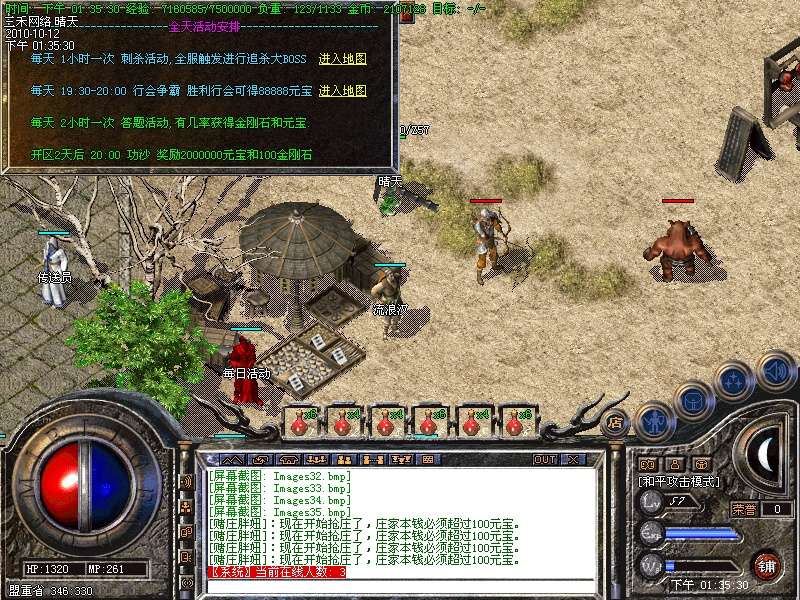The height and width of the screenshot is (600, 800).
Task: Open the skills round button with star dots
Action: pos(734,381)
